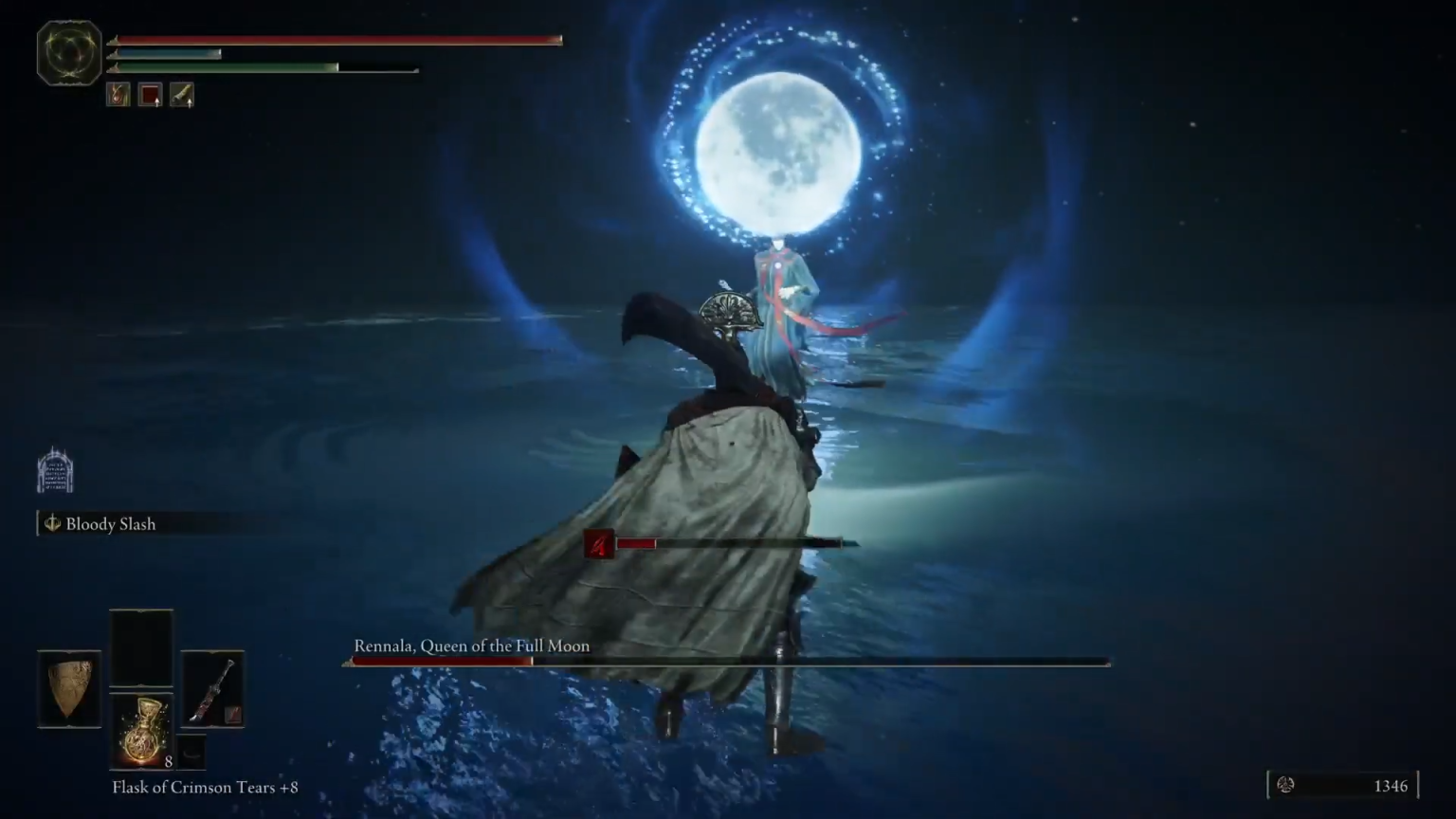Click the Rennala, Queen of the Full Moon name

coord(471,646)
